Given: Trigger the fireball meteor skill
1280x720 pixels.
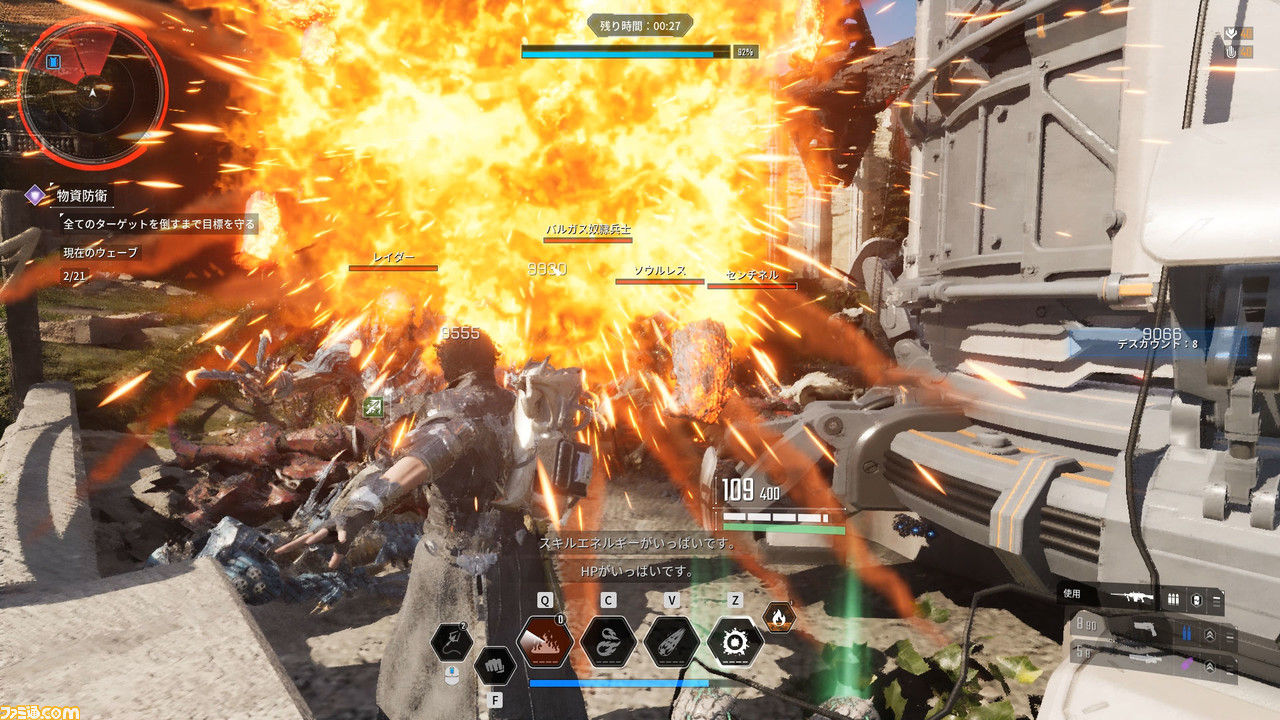Looking at the screenshot, I should (x=671, y=641).
